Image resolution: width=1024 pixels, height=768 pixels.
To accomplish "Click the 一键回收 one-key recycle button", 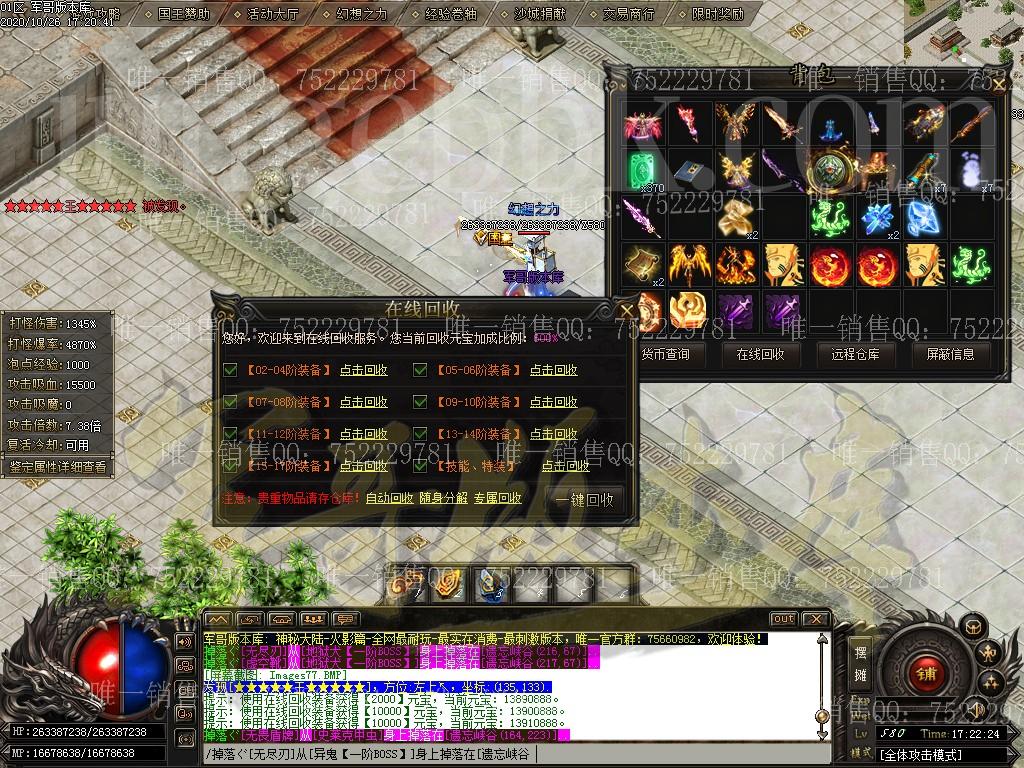I will click(x=585, y=499).
